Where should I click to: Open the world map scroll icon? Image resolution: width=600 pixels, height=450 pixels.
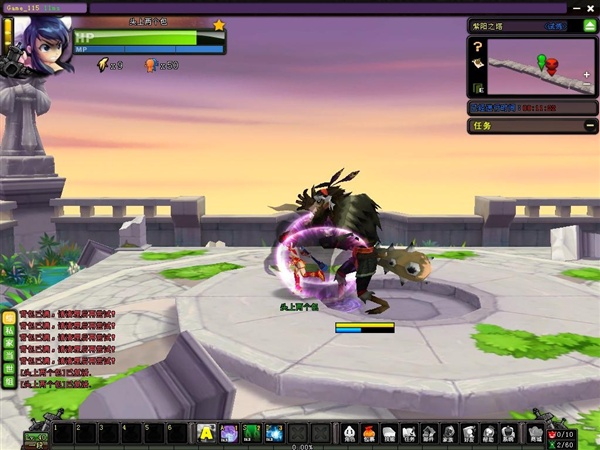click(x=479, y=63)
